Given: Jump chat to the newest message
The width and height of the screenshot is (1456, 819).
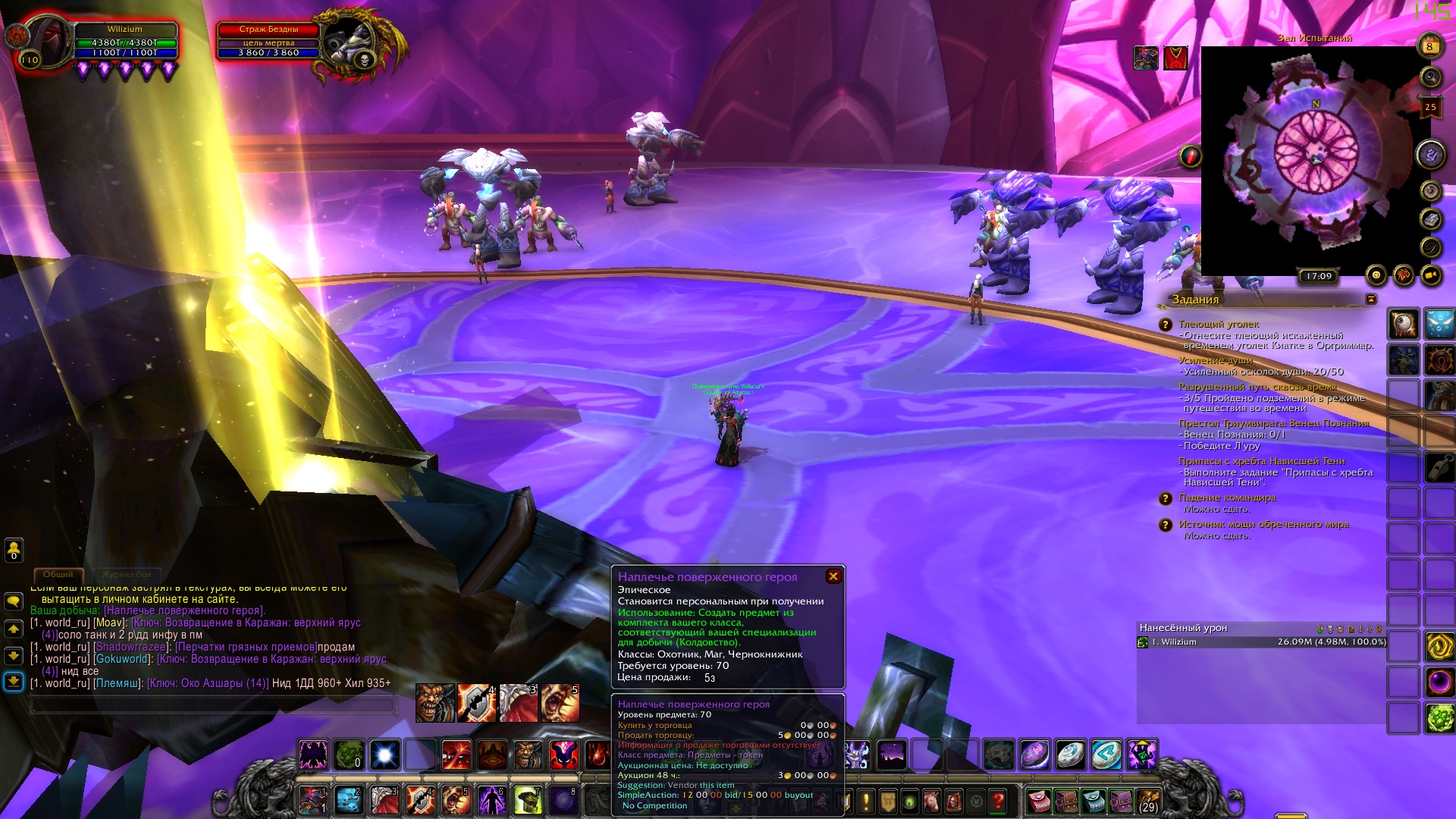Looking at the screenshot, I should (x=14, y=682).
